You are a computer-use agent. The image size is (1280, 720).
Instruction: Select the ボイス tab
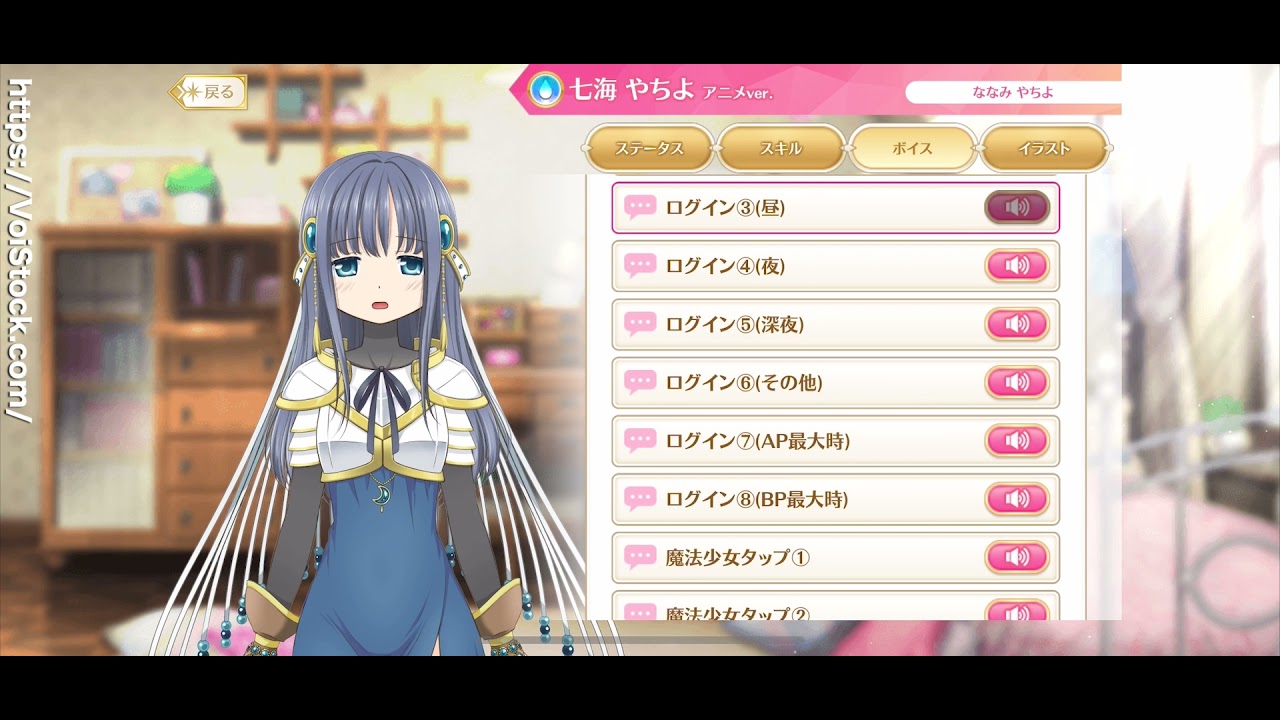click(x=912, y=148)
